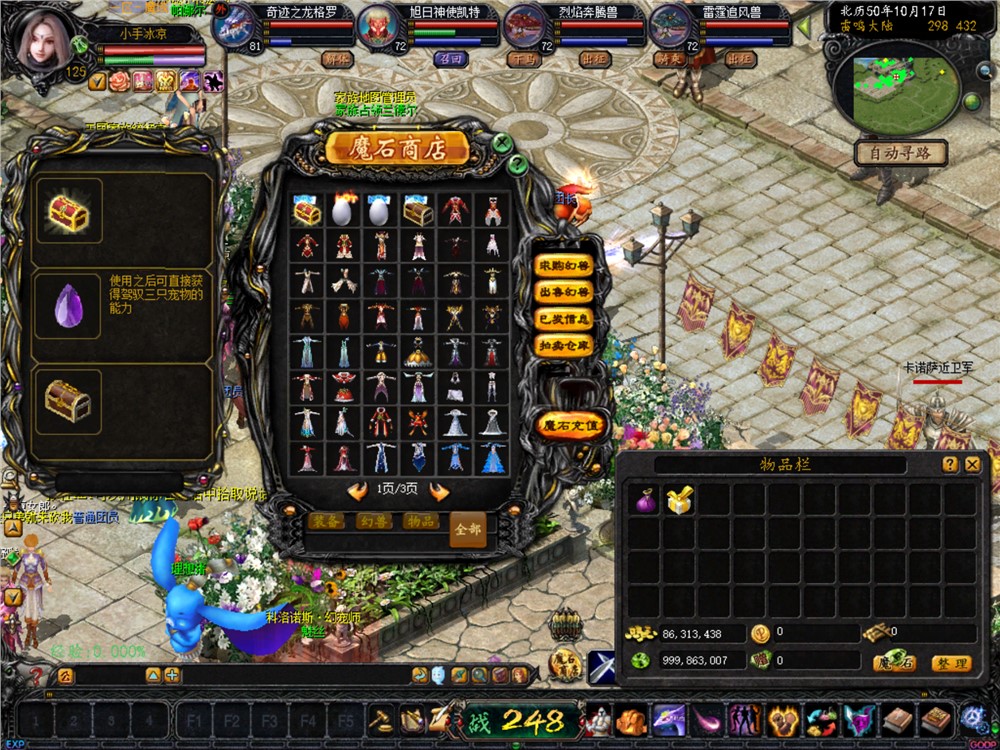This screenshot has width=1000, height=750.
Task: Select the yellow gift box inventory item
Action: pos(680,500)
